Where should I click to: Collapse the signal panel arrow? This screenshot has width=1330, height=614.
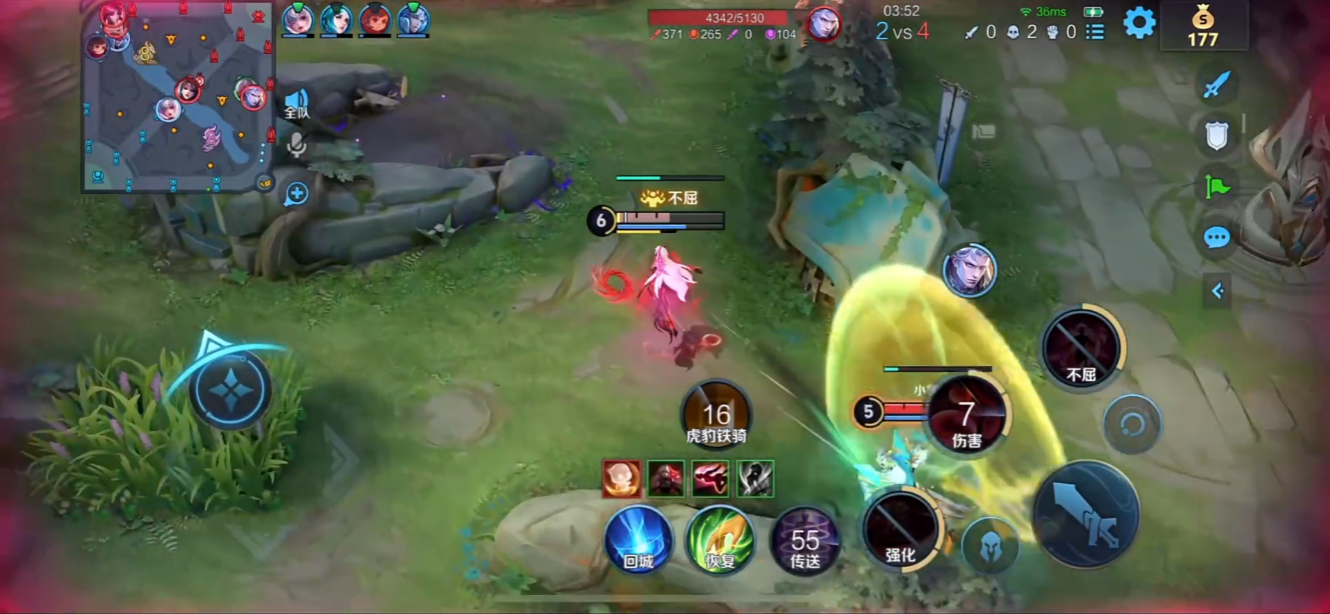tap(1217, 291)
